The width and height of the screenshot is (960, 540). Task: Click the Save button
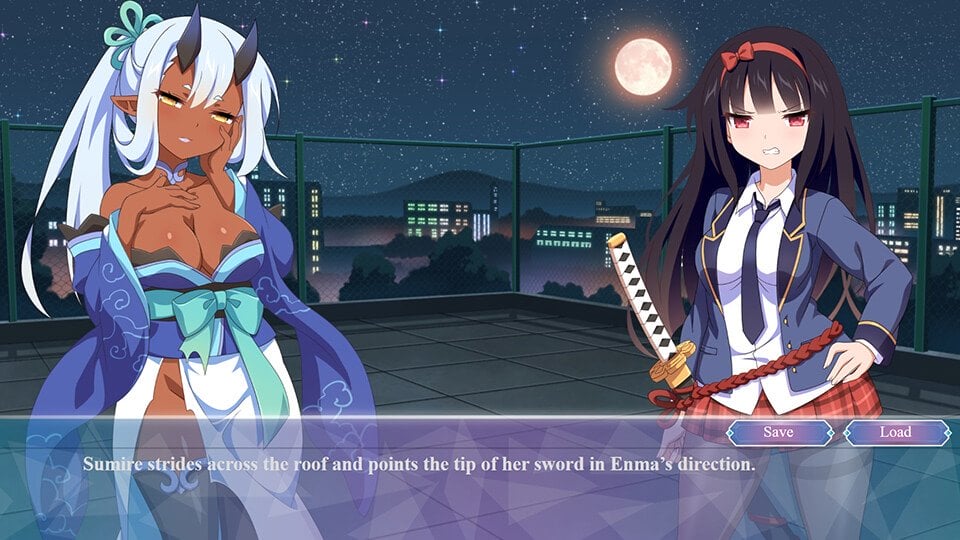pyautogui.click(x=779, y=432)
